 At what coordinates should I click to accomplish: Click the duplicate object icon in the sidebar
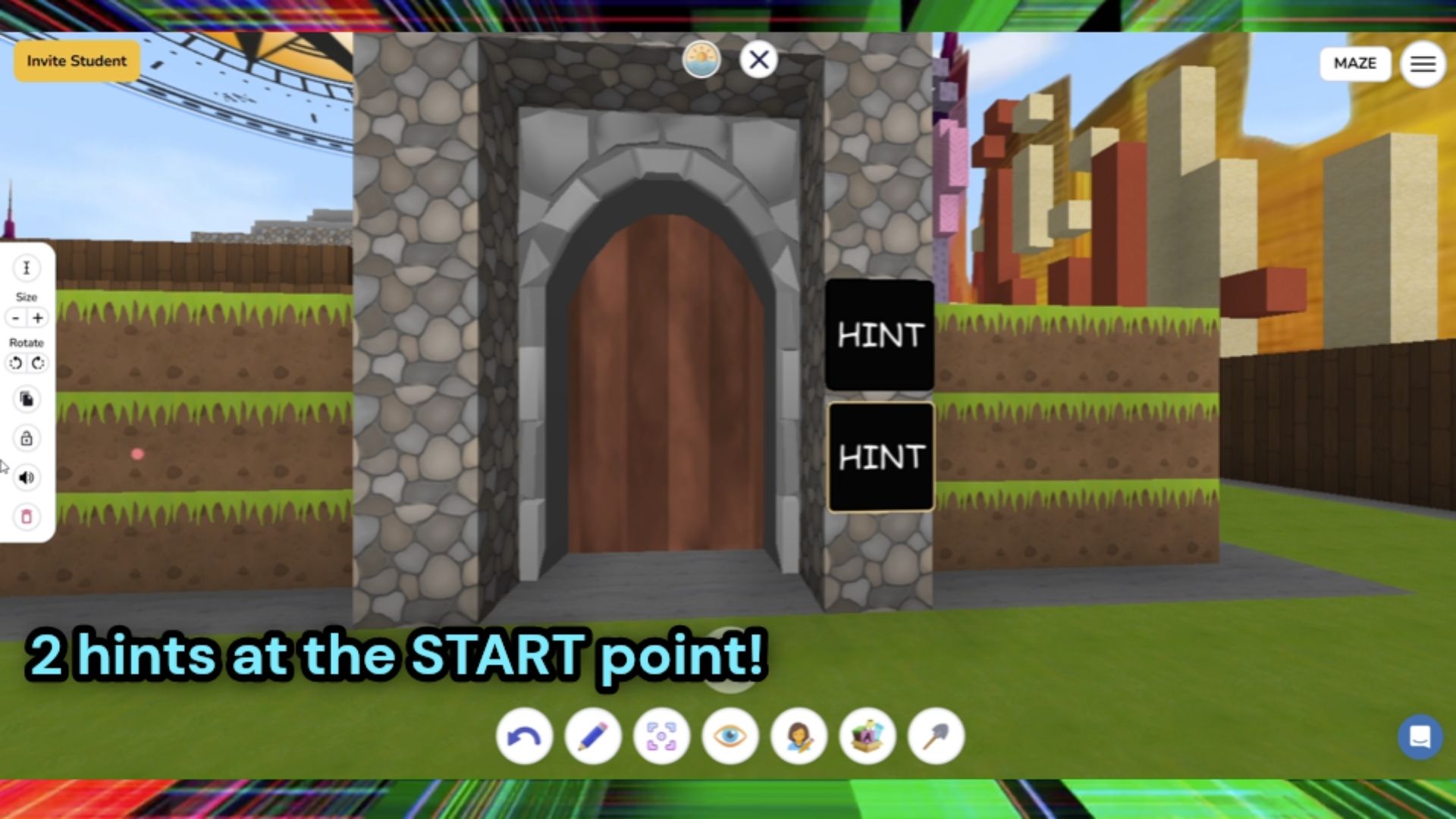(x=27, y=400)
